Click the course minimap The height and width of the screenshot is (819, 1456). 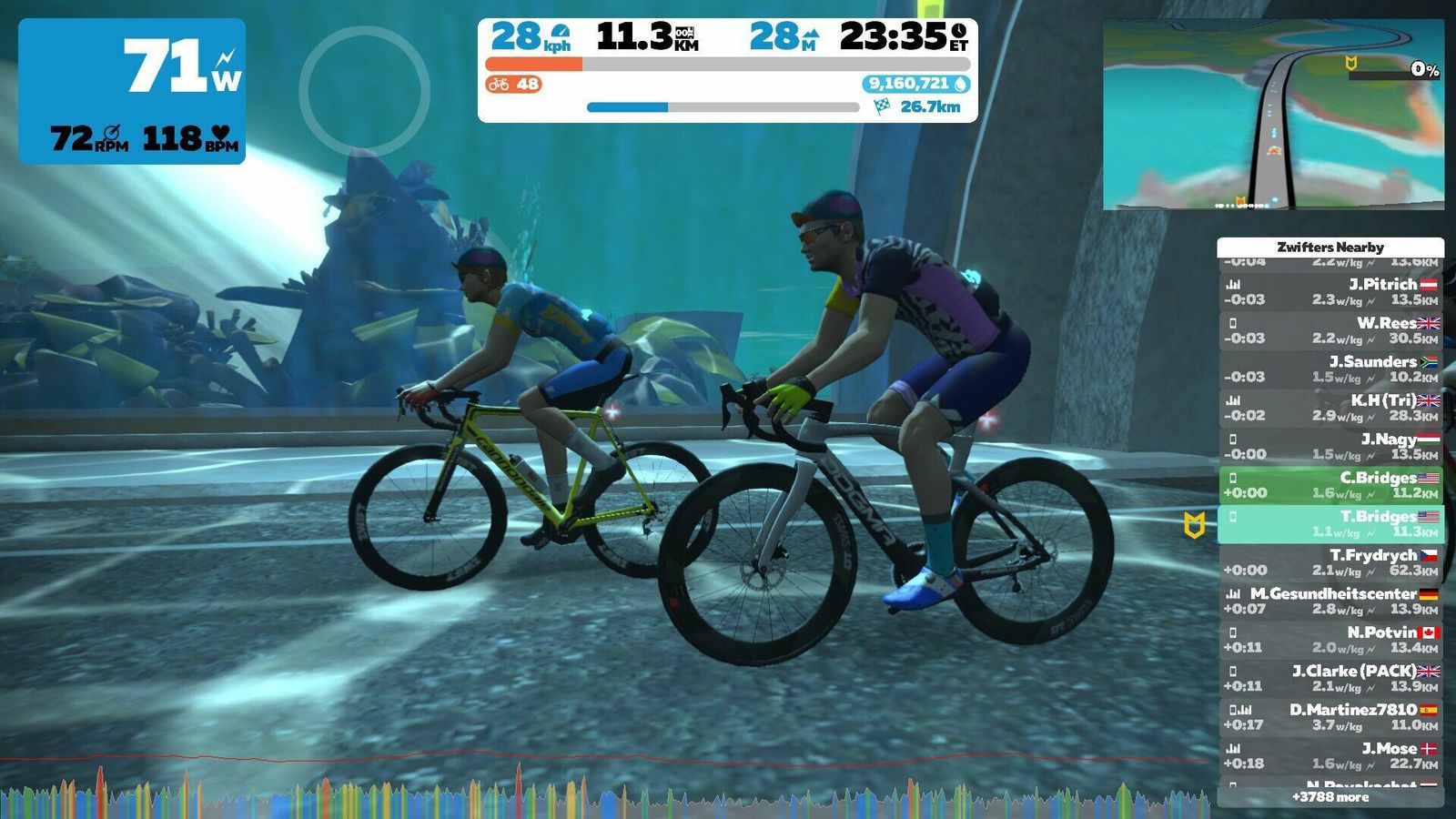[1273, 115]
